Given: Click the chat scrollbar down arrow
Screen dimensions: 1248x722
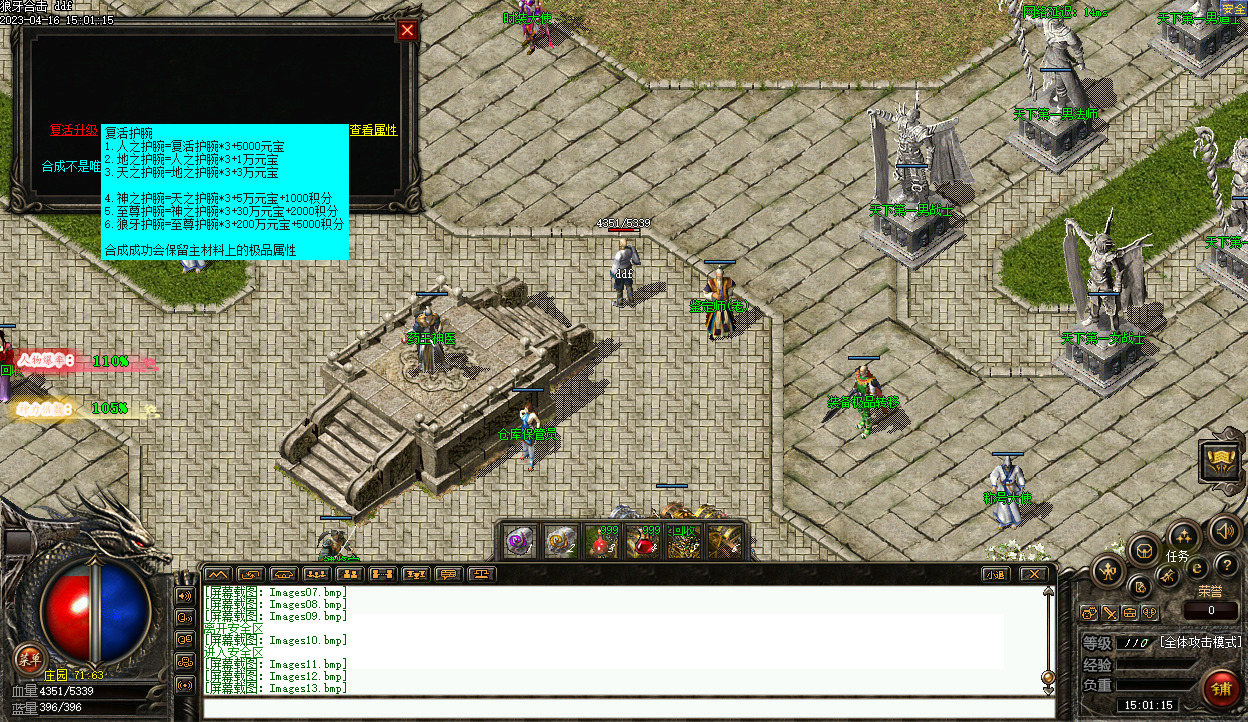Looking at the screenshot, I should point(1048,689).
